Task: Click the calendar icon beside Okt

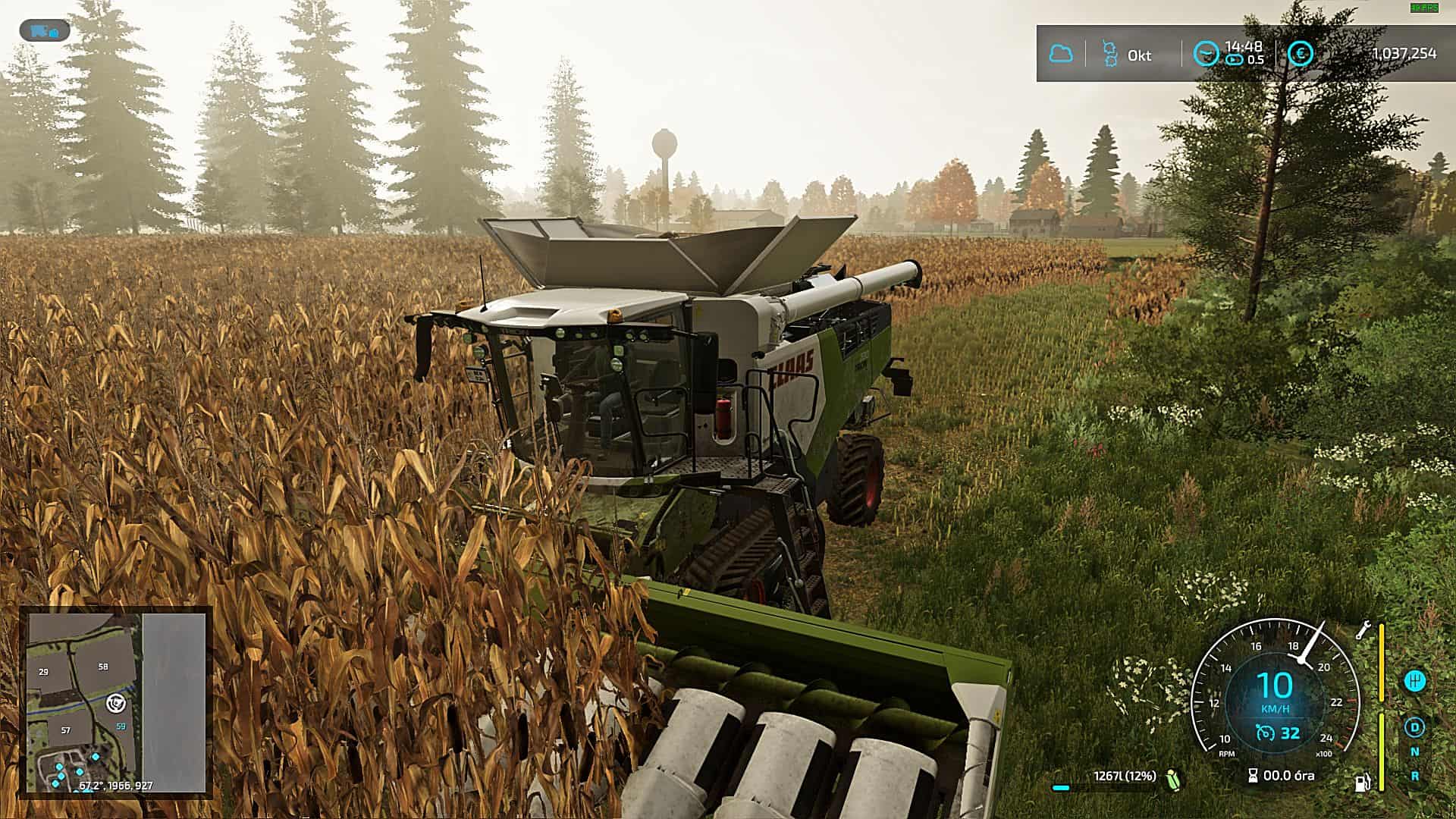Action: click(x=1110, y=52)
